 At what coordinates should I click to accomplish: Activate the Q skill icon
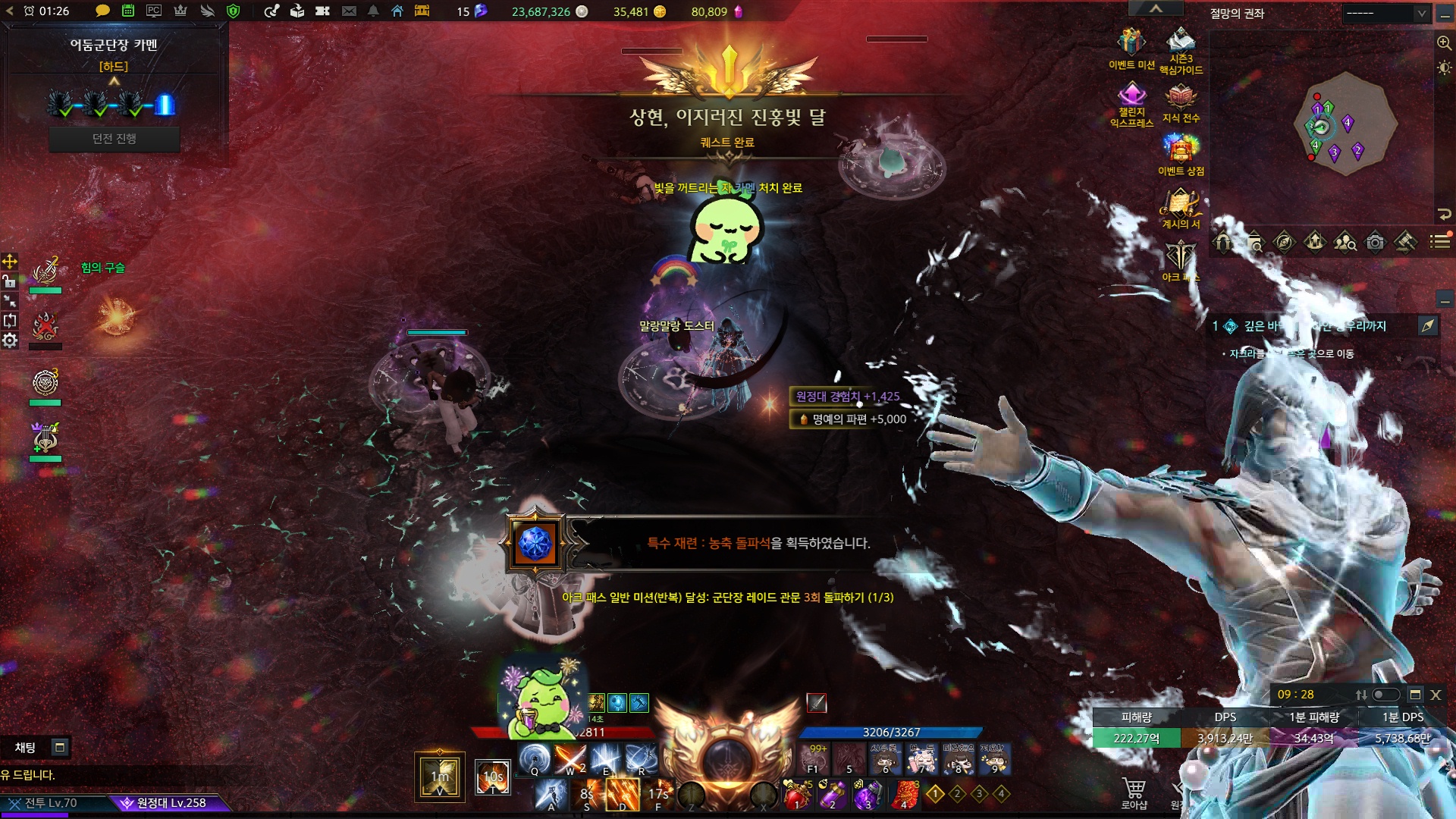click(535, 758)
